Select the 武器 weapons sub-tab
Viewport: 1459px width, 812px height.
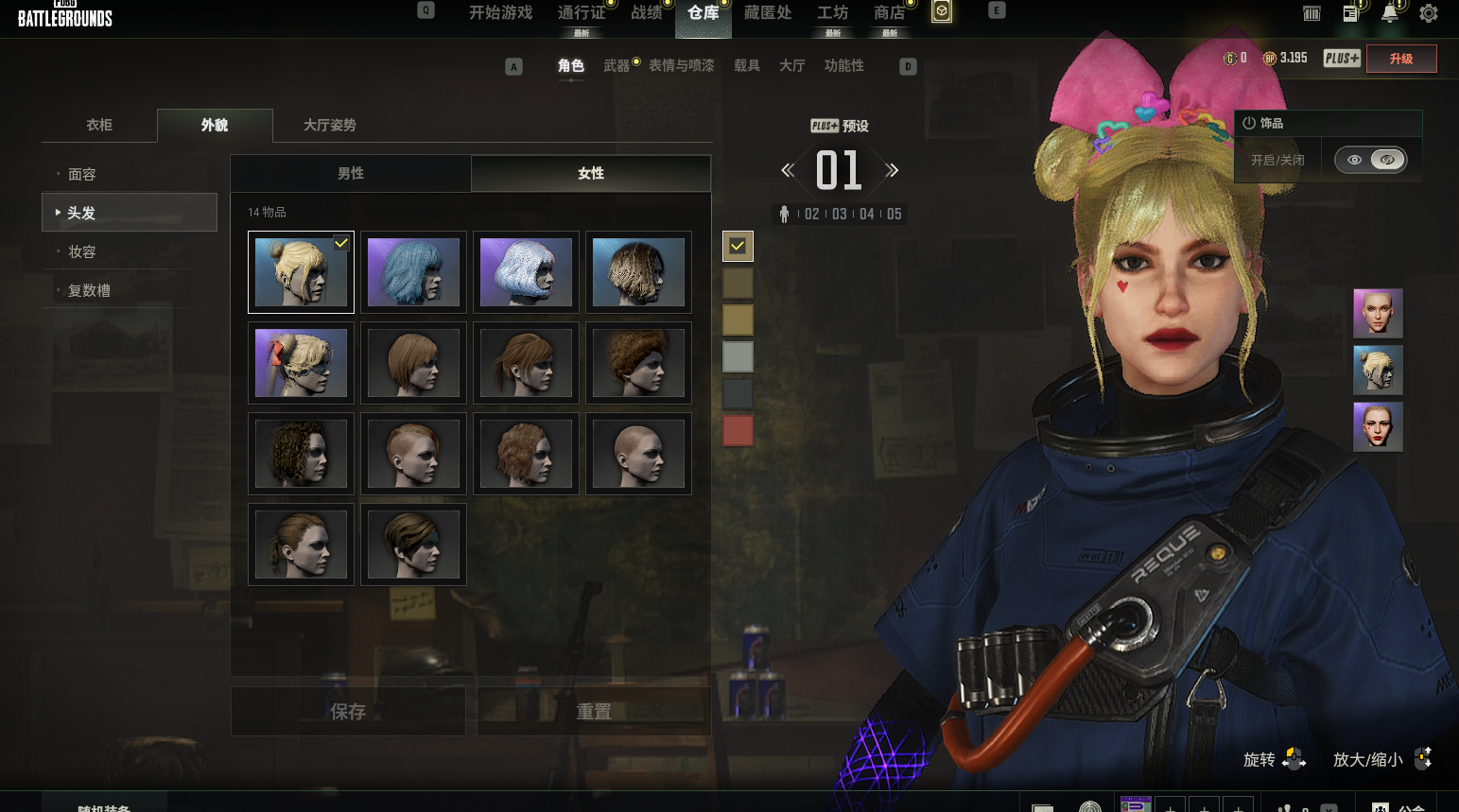617,66
